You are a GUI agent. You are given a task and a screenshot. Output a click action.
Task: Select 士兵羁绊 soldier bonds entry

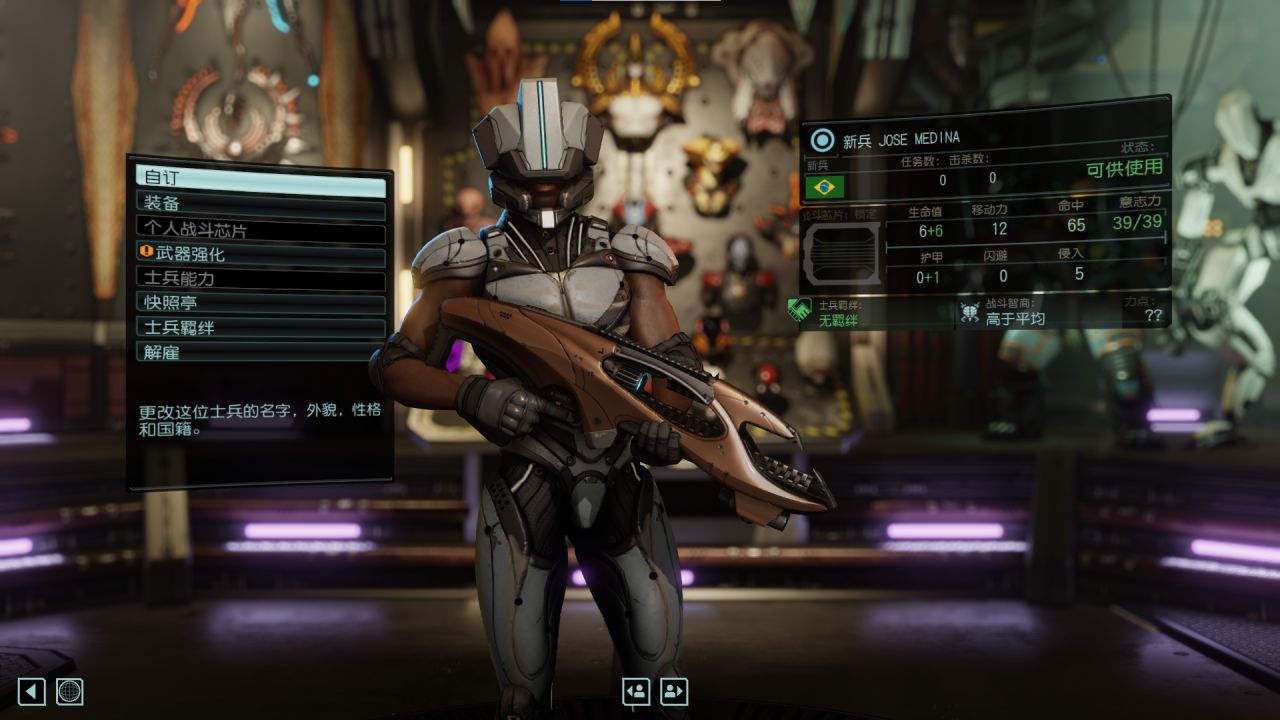tap(260, 327)
